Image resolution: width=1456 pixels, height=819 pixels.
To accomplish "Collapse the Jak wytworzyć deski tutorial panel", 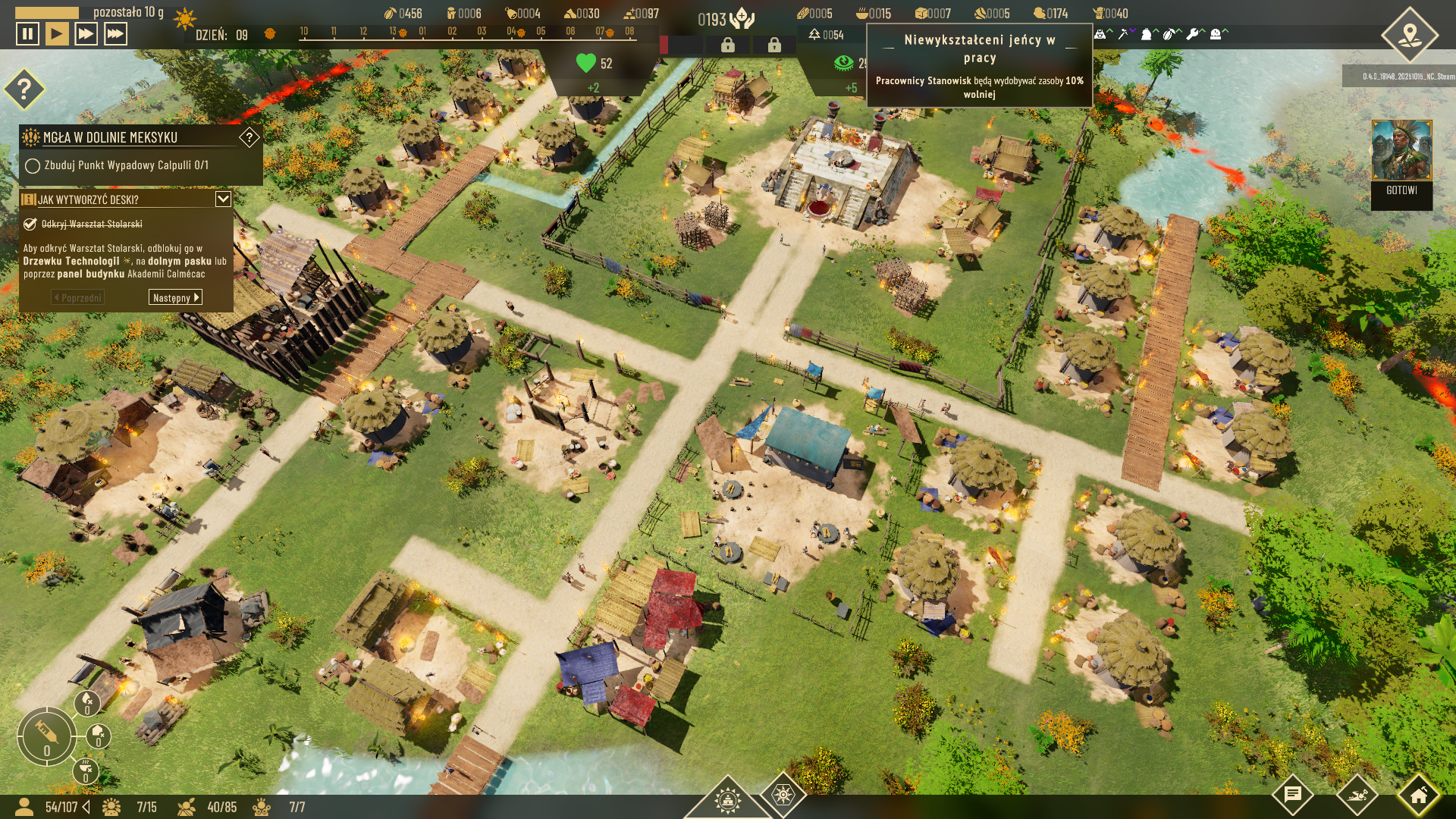I will pyautogui.click(x=223, y=199).
